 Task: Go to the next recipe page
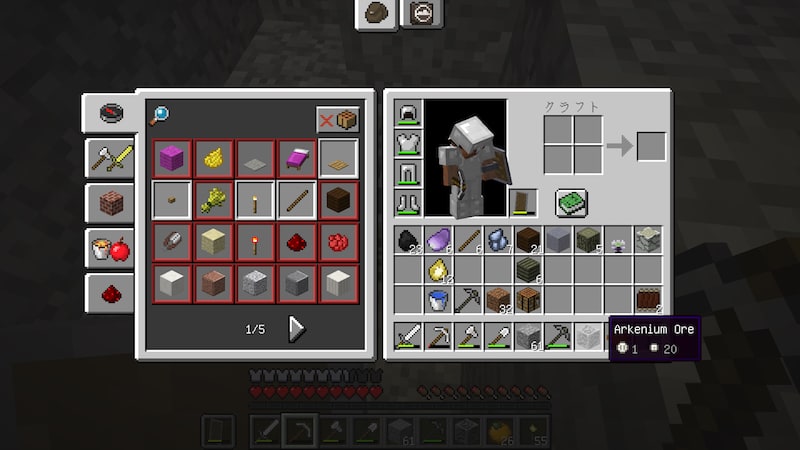(x=296, y=328)
